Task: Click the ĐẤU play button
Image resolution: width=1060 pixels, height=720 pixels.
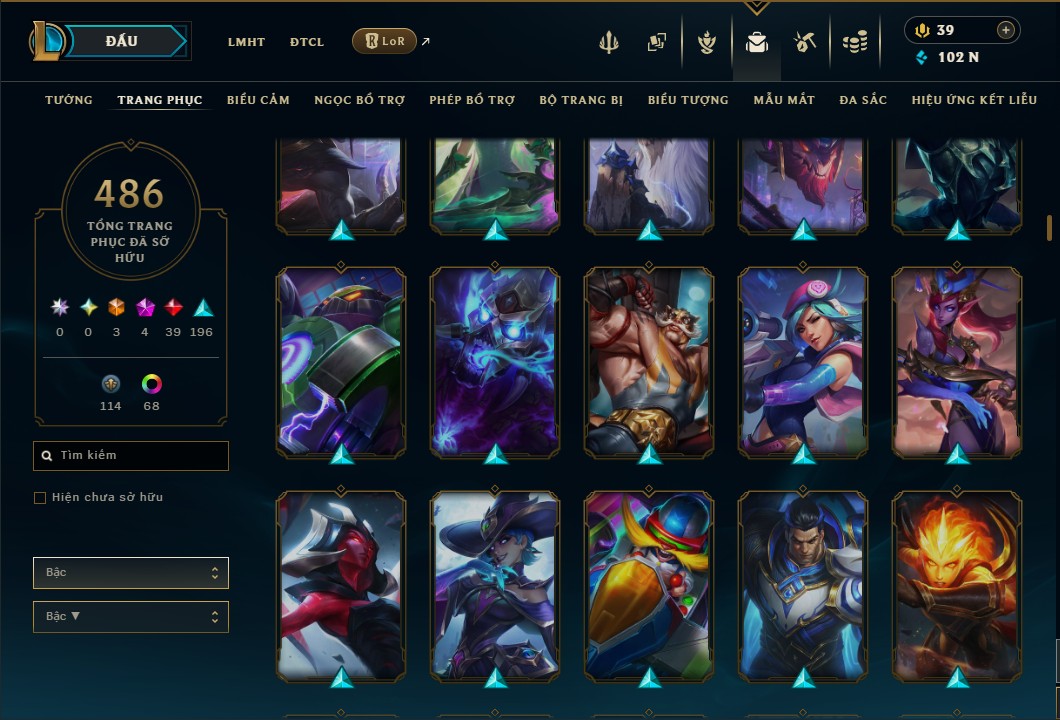Action: click(122, 41)
